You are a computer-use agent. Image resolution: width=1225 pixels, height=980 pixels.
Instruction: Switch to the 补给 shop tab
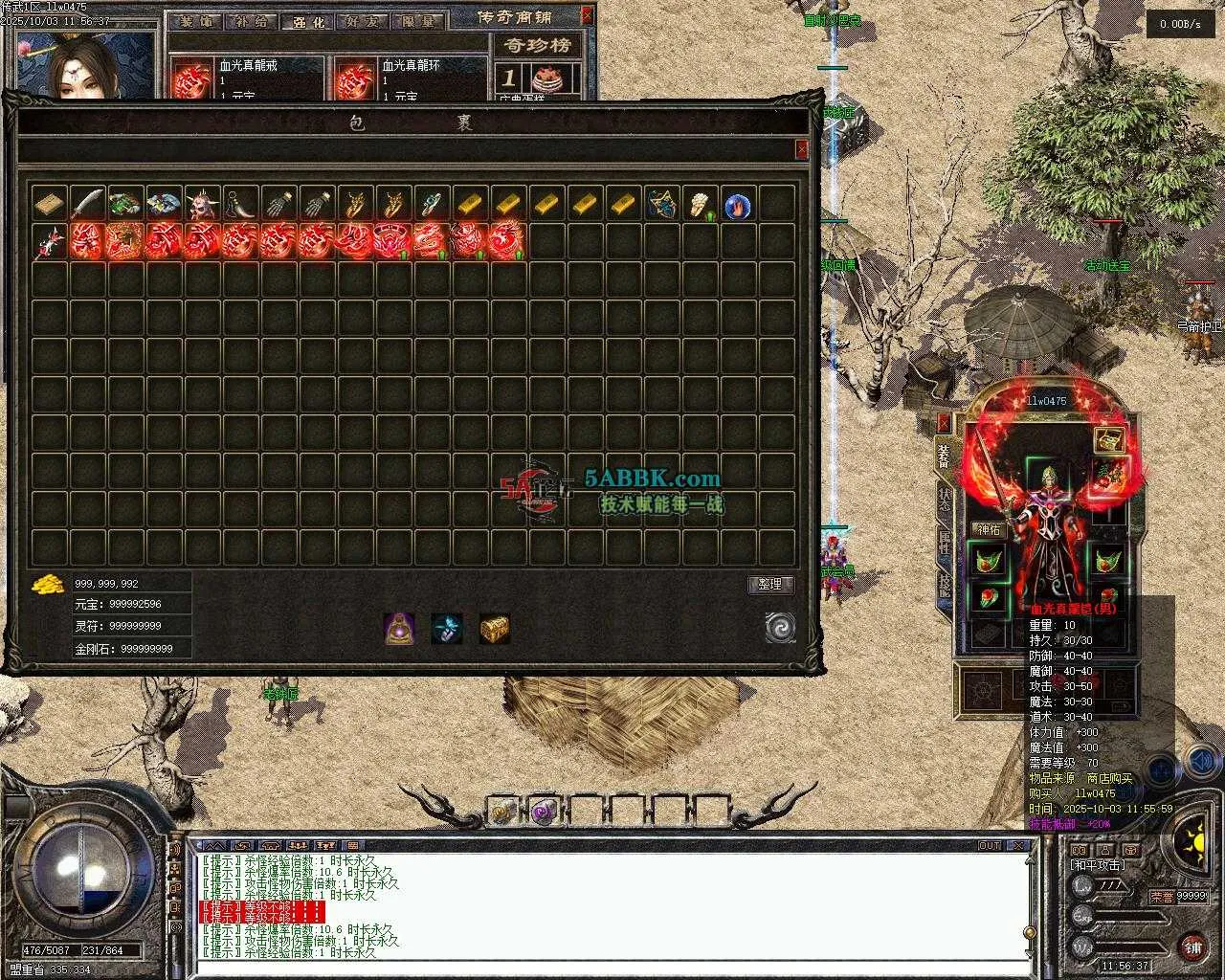click(x=252, y=21)
